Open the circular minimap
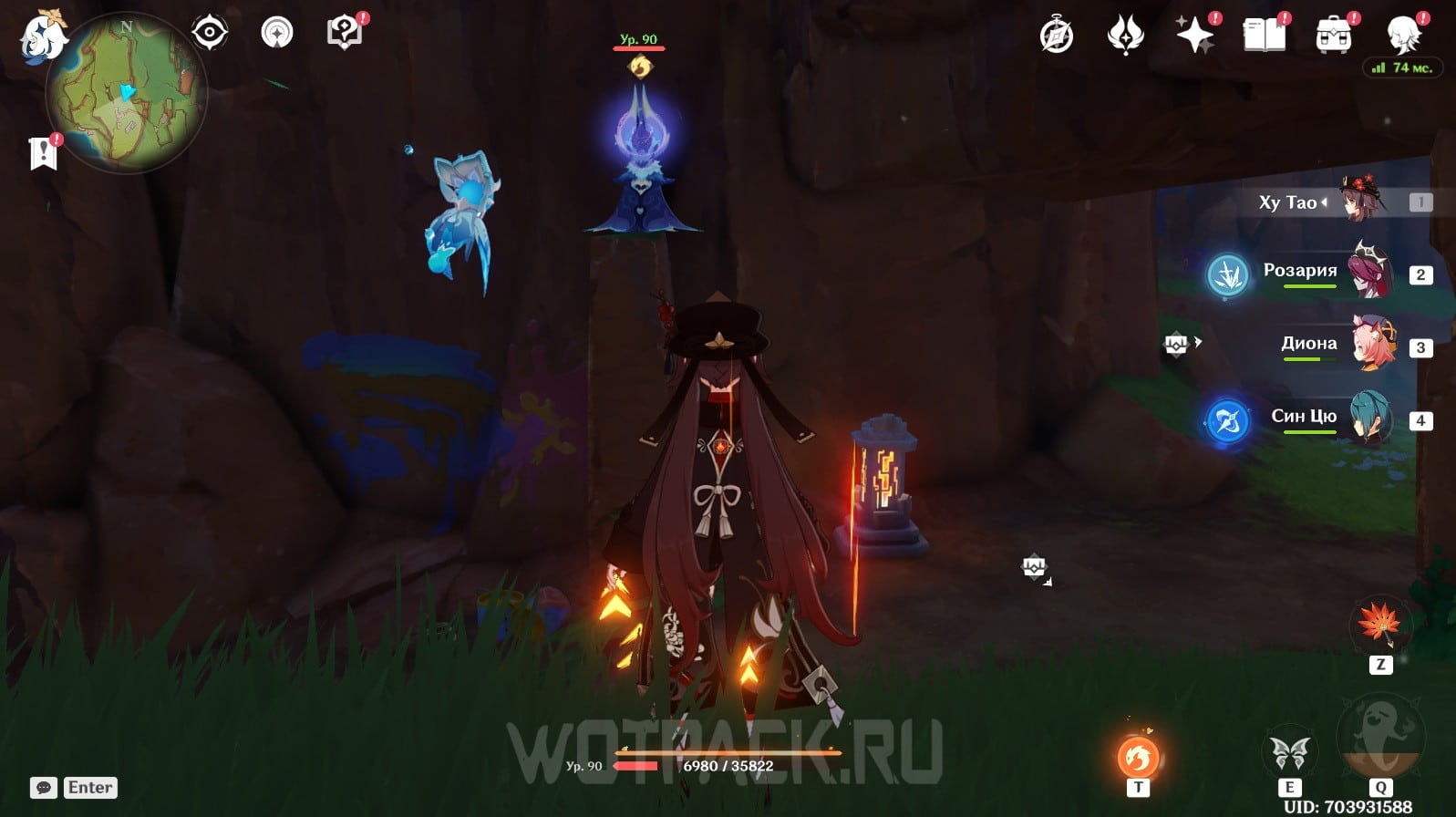Viewport: 1456px width, 817px height. [x=126, y=92]
